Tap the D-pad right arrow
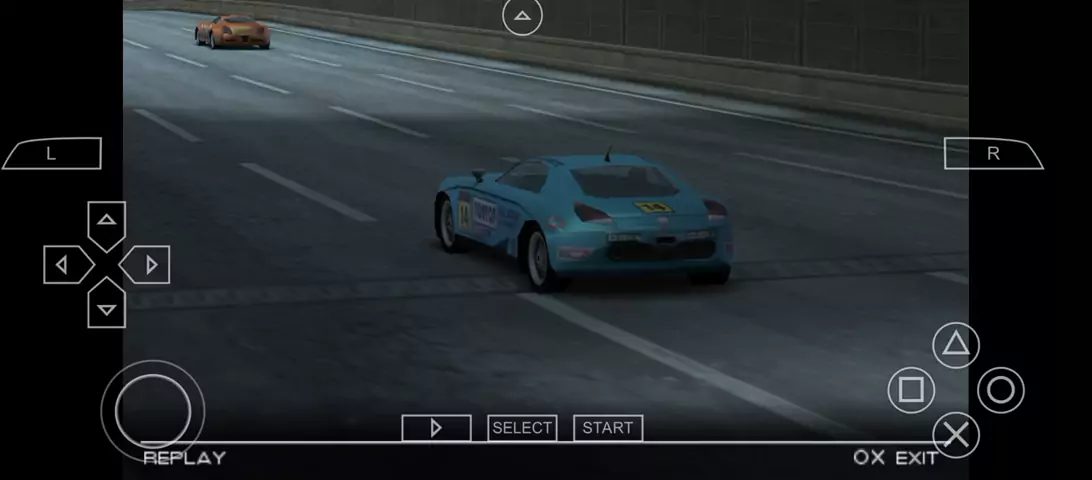1092x480 pixels. pos(150,265)
